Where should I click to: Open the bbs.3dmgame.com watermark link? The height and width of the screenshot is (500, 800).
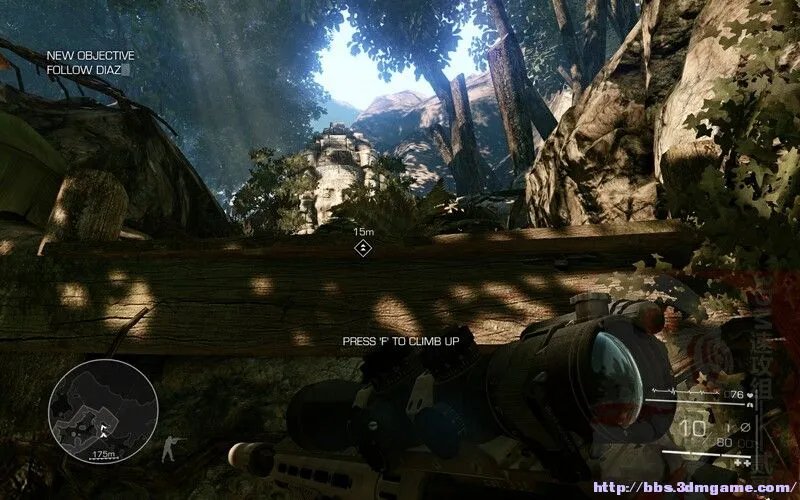[x=690, y=488]
